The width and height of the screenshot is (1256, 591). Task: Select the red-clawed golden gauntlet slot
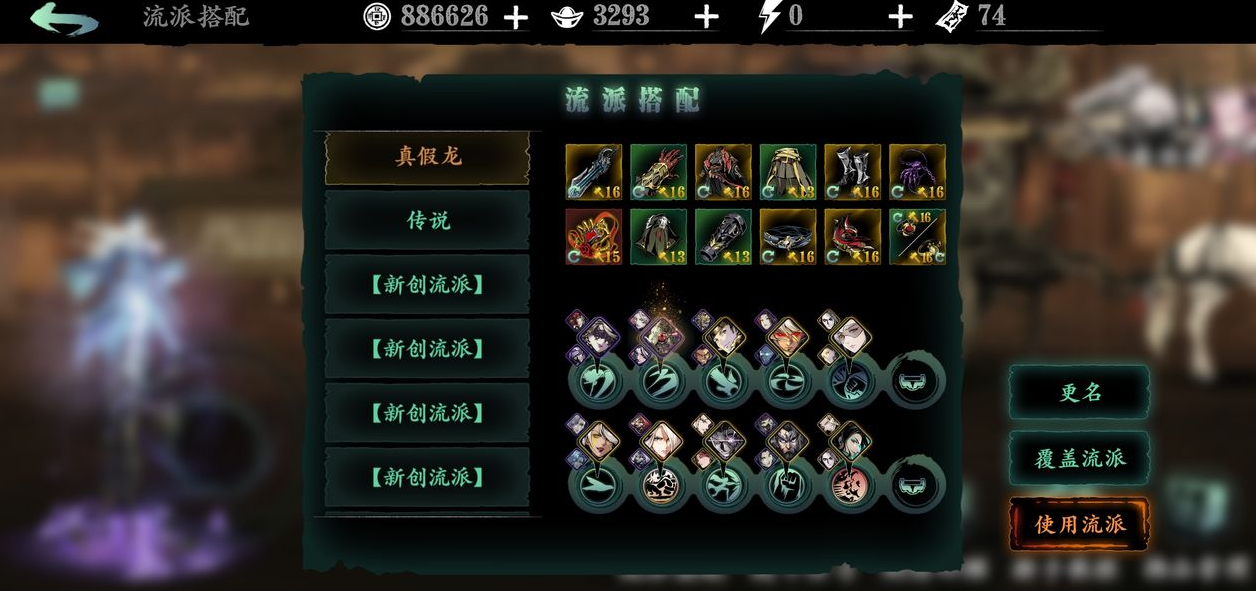pyautogui.click(x=658, y=172)
